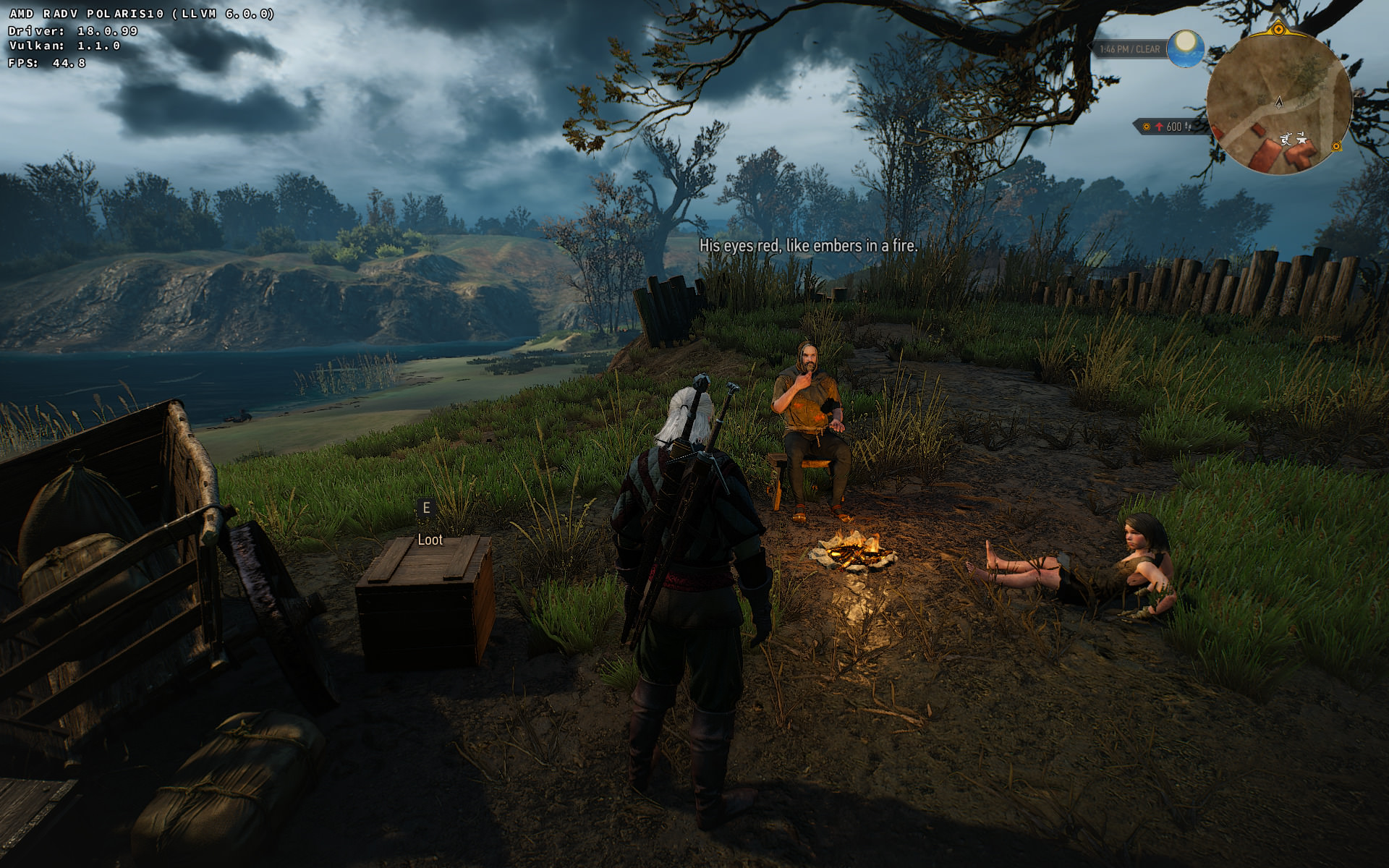The image size is (1389, 868).
Task: Open the circular minimap
Action: click(1278, 103)
